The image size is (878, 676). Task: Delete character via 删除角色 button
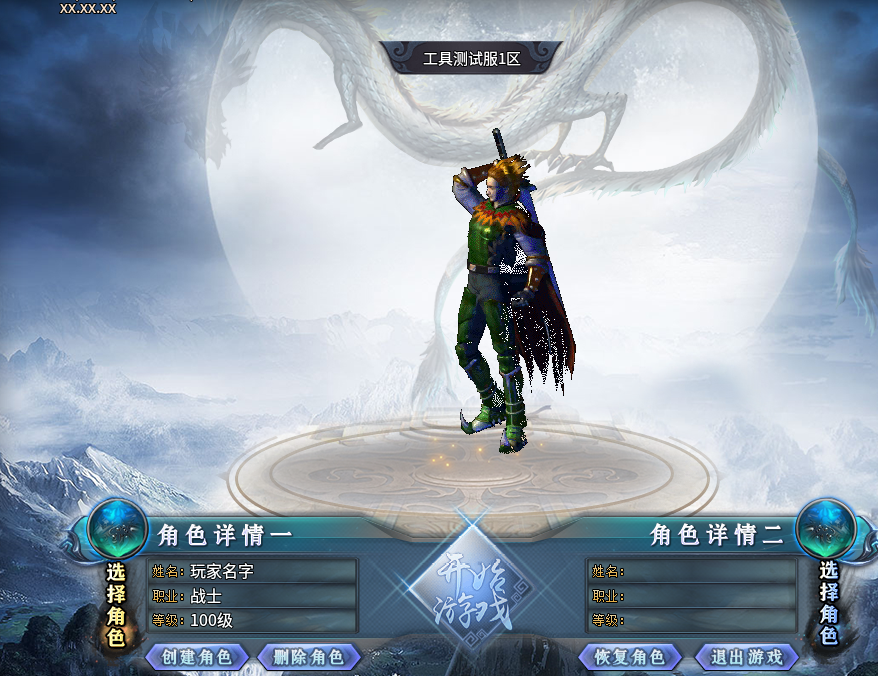coord(308,657)
